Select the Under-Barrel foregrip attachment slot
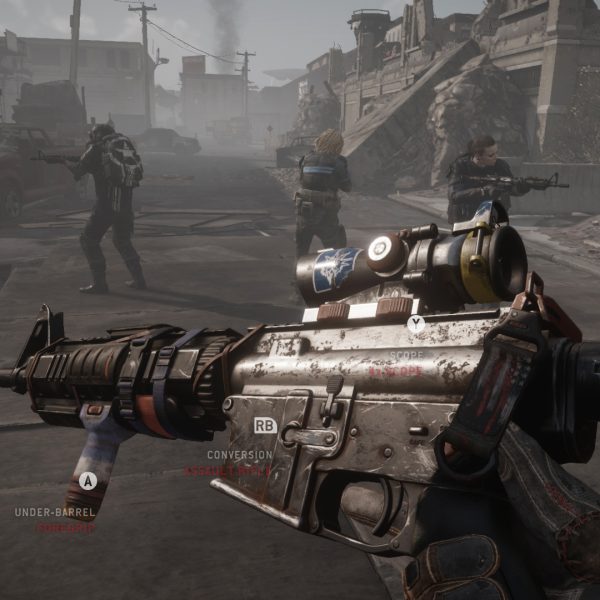 (88, 481)
